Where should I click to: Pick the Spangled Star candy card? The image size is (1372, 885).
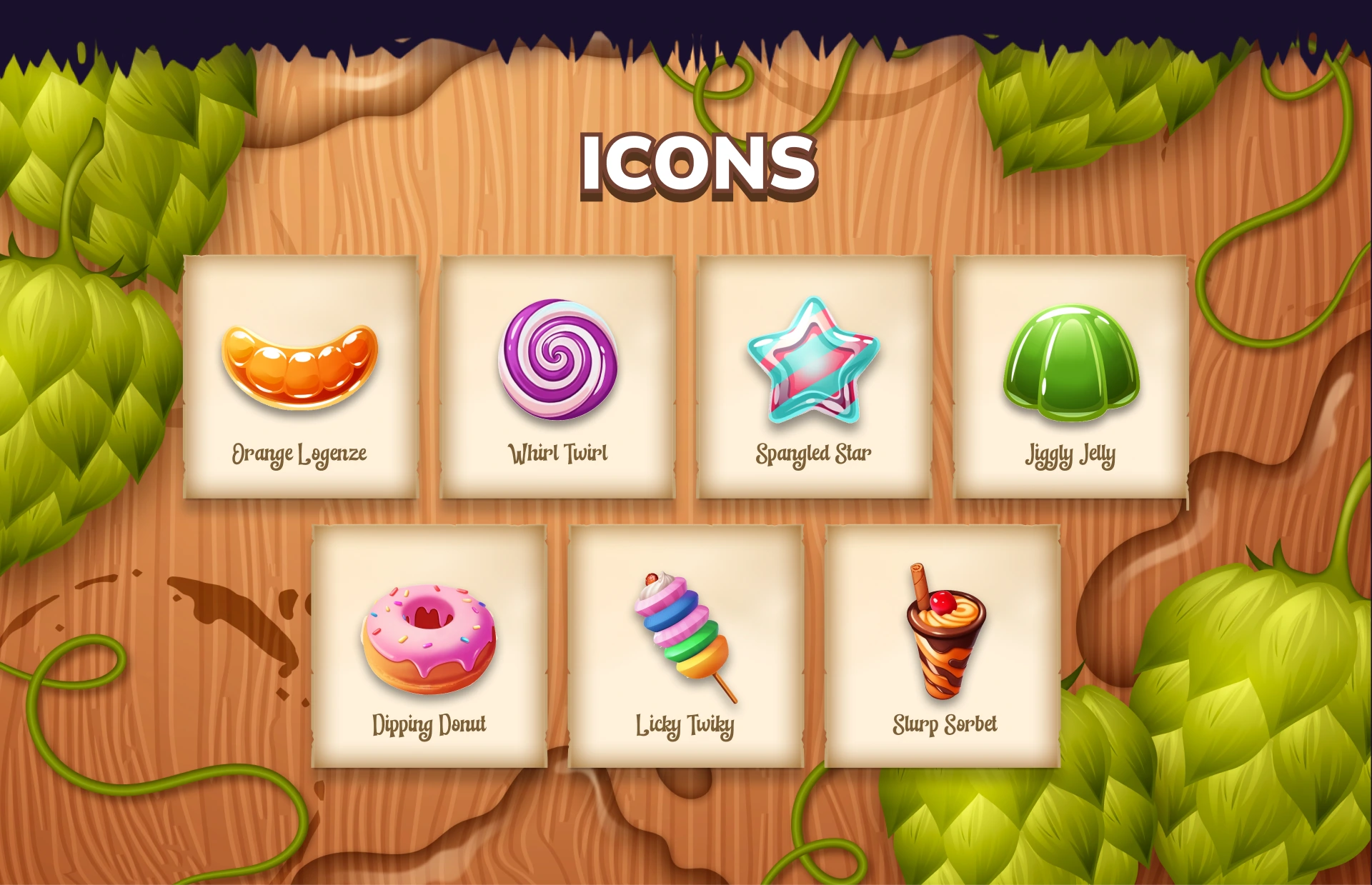[814, 376]
